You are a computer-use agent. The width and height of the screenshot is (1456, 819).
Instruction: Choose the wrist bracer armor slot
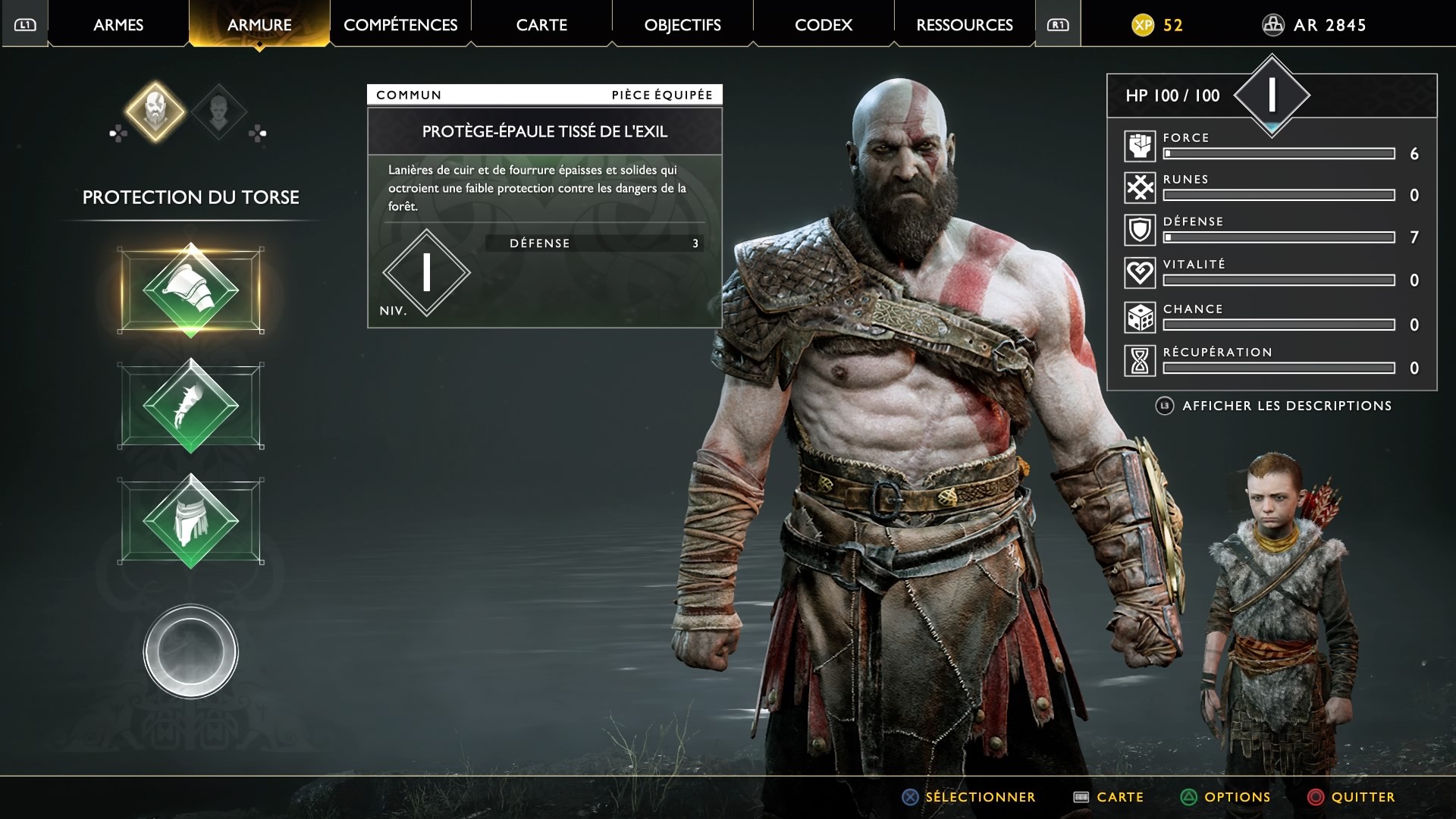[191, 406]
